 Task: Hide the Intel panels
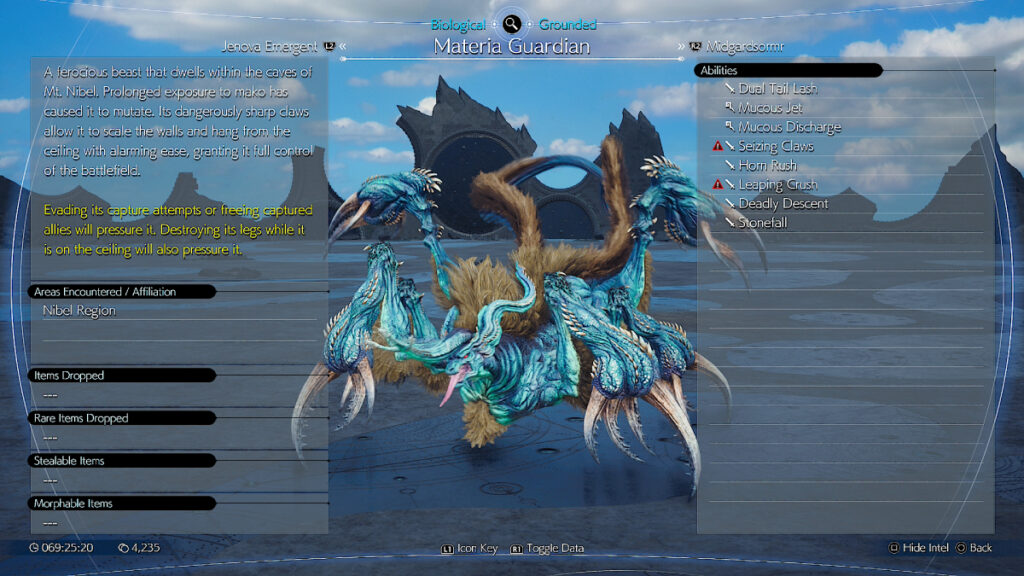coord(917,548)
